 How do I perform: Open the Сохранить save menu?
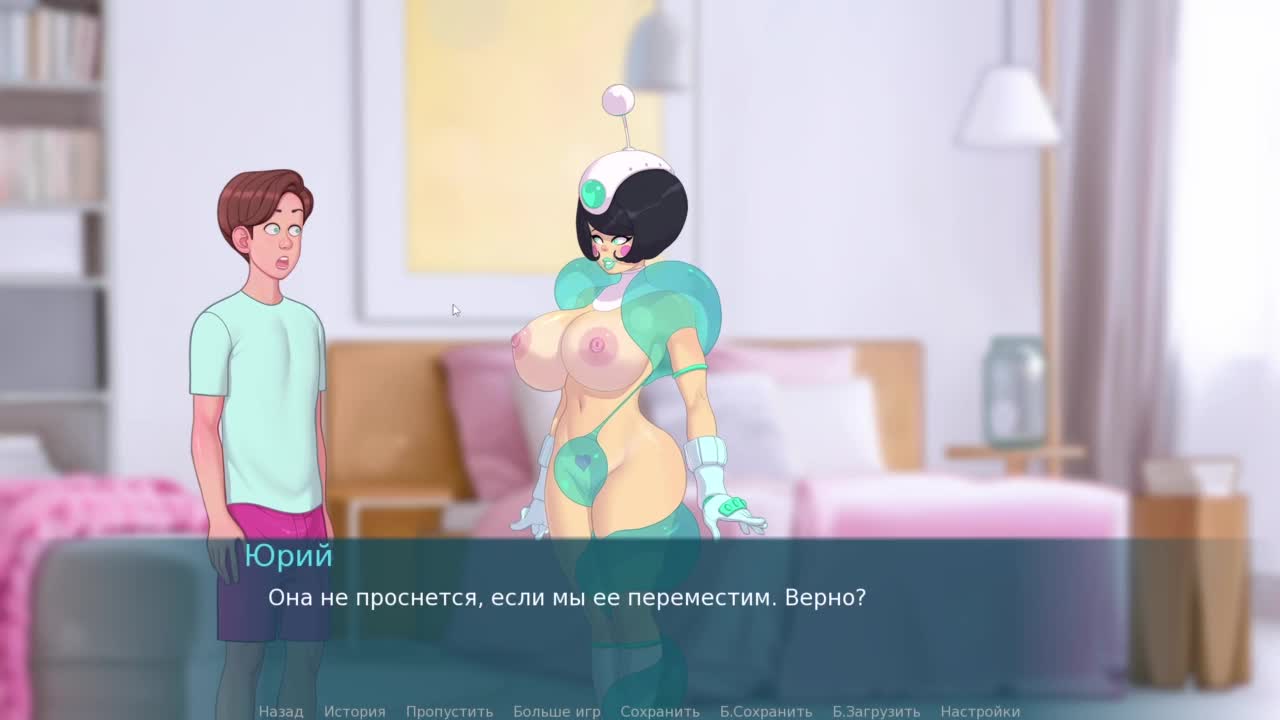[659, 711]
